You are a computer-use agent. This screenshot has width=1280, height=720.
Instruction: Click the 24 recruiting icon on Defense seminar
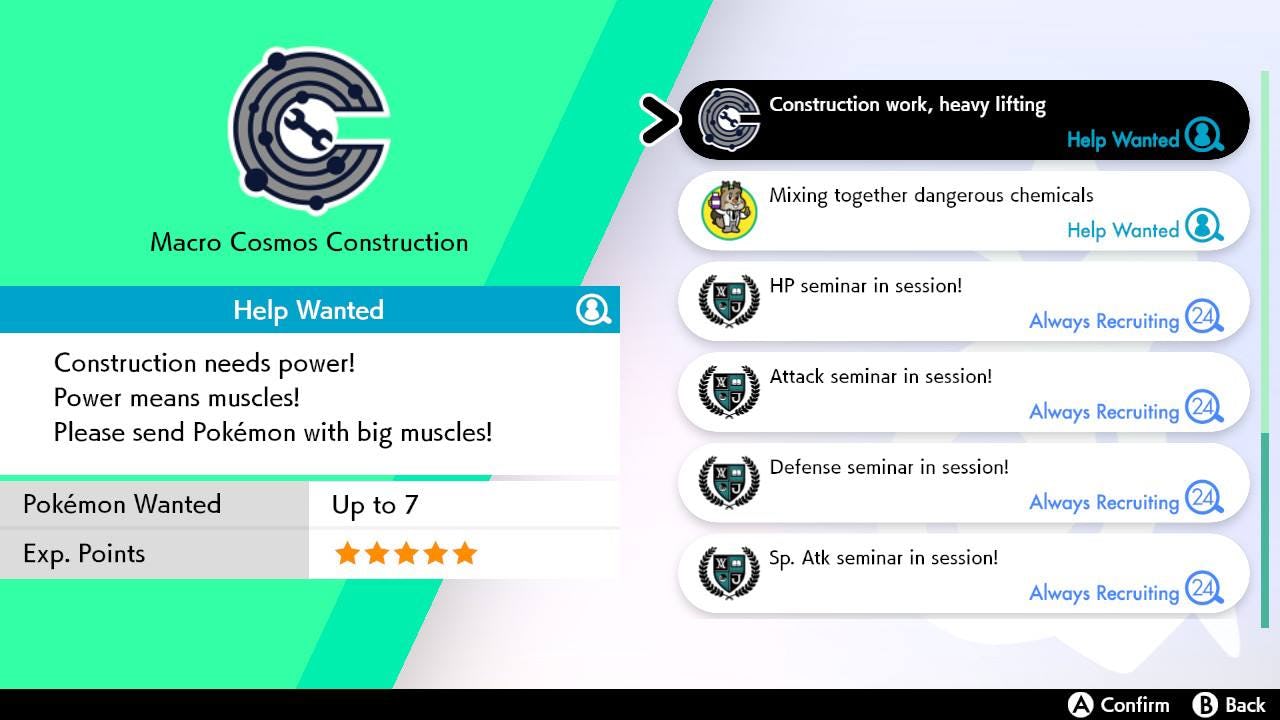coord(1203,502)
